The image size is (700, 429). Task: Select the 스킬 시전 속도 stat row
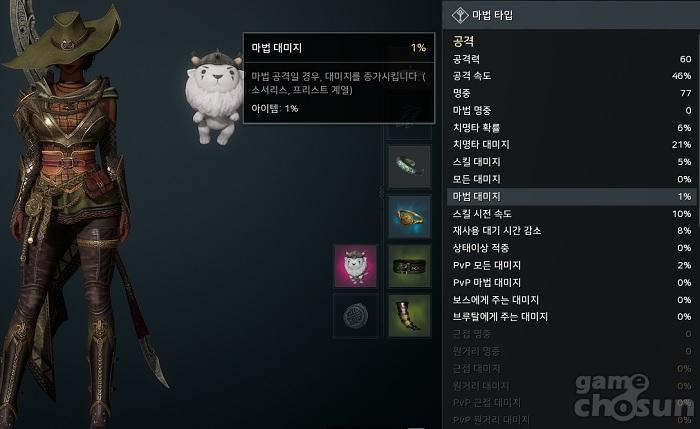(x=570, y=214)
